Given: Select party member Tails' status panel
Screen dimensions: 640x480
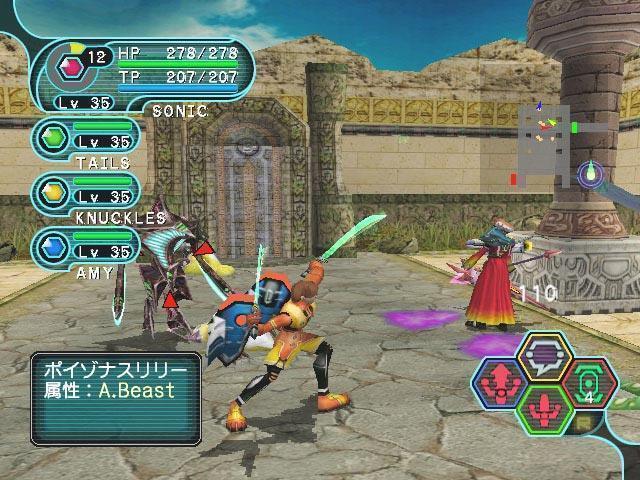Looking at the screenshot, I should pyautogui.click(x=85, y=143).
